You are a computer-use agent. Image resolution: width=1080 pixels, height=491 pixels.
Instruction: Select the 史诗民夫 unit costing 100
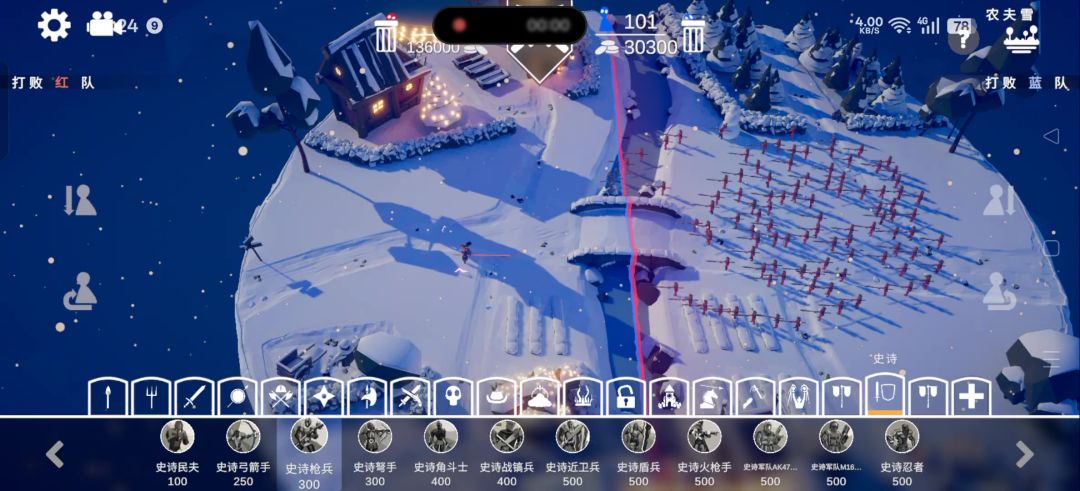pos(178,438)
